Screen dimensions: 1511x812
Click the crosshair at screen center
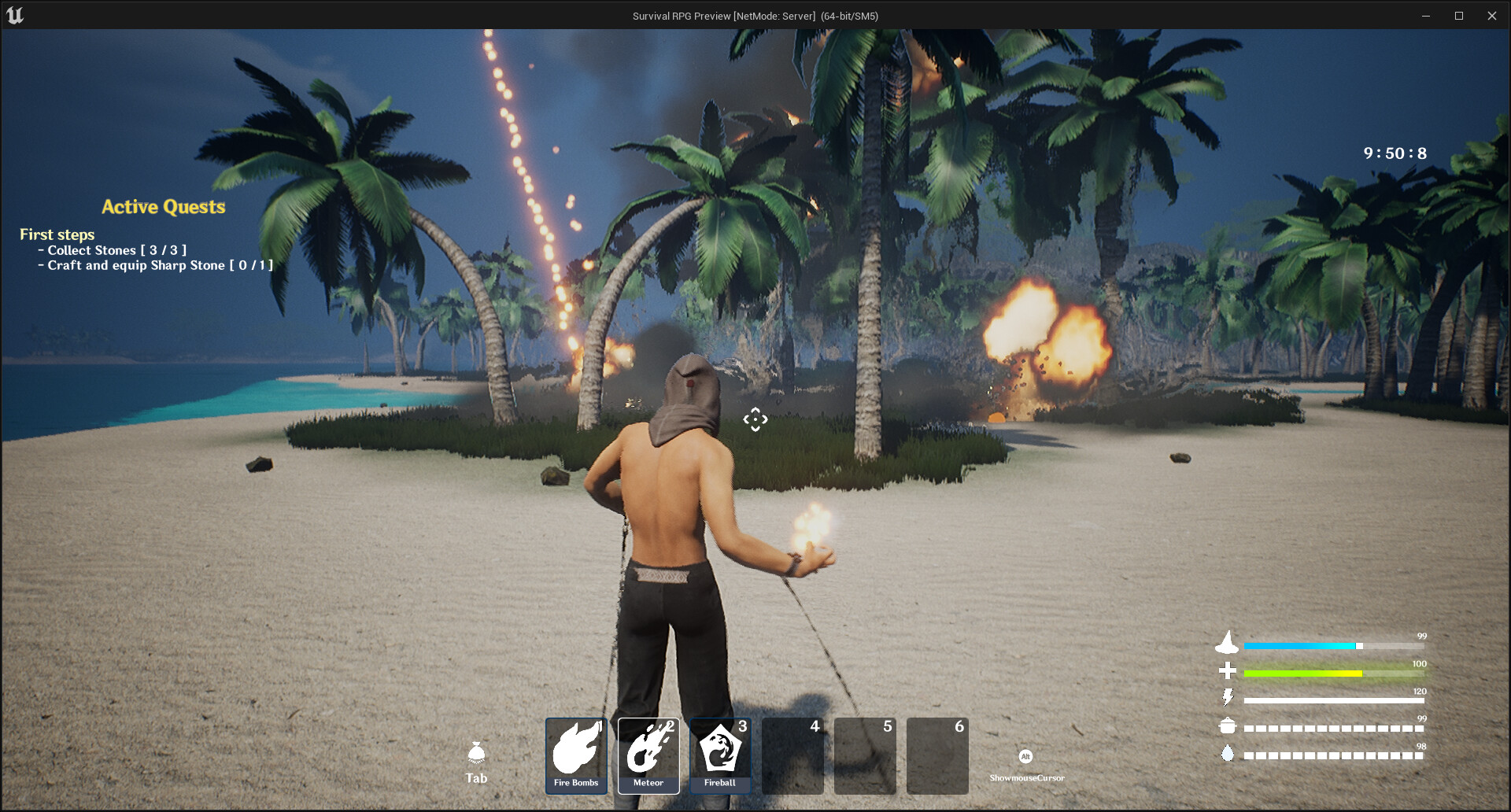(x=755, y=419)
